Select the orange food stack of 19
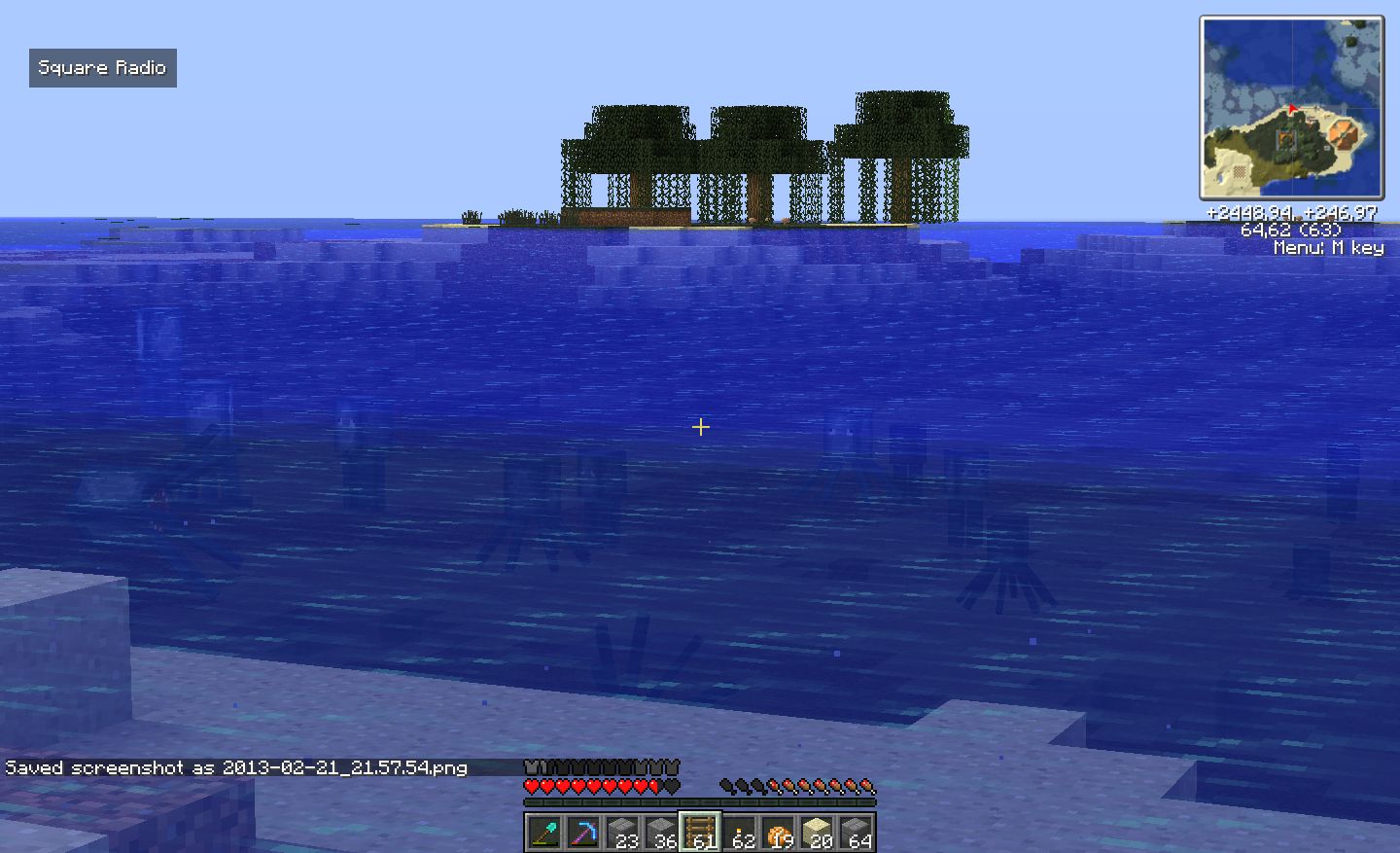1400x853 pixels. point(778,833)
